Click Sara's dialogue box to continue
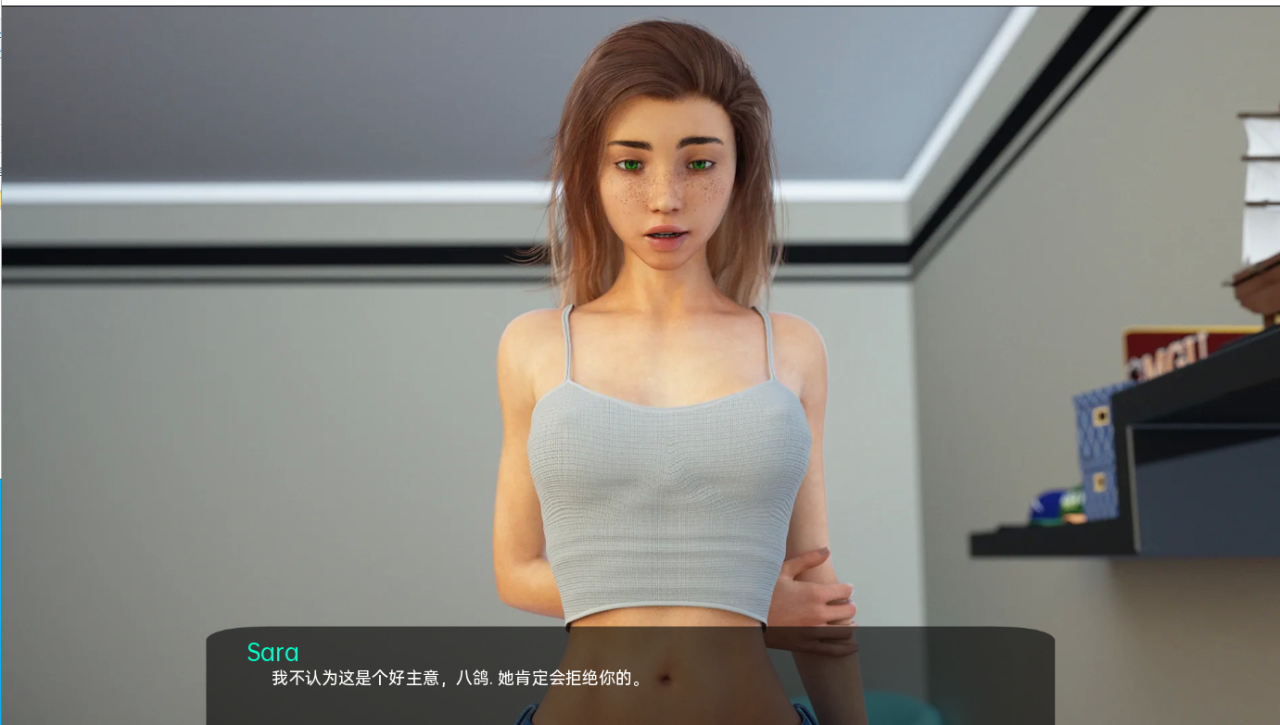 click(630, 675)
